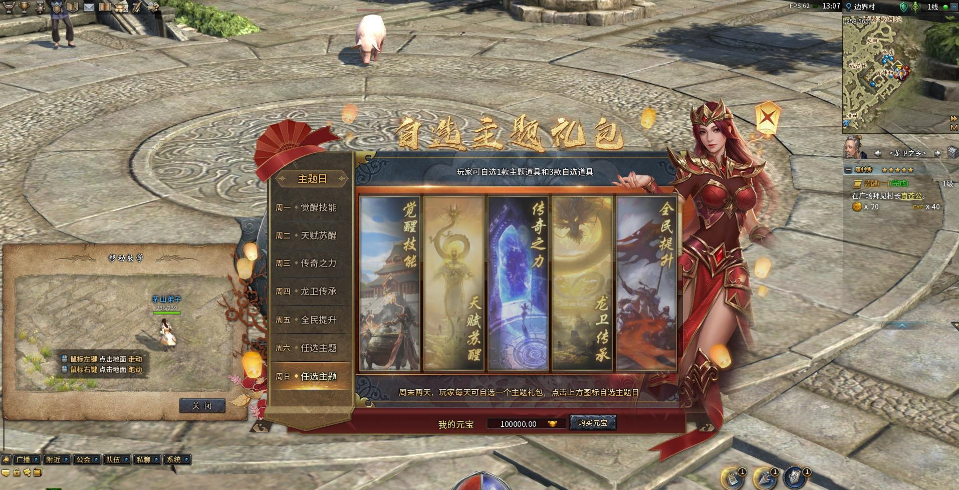
Task: Pick the 觉醒技能 theme banner
Action: (x=389, y=283)
